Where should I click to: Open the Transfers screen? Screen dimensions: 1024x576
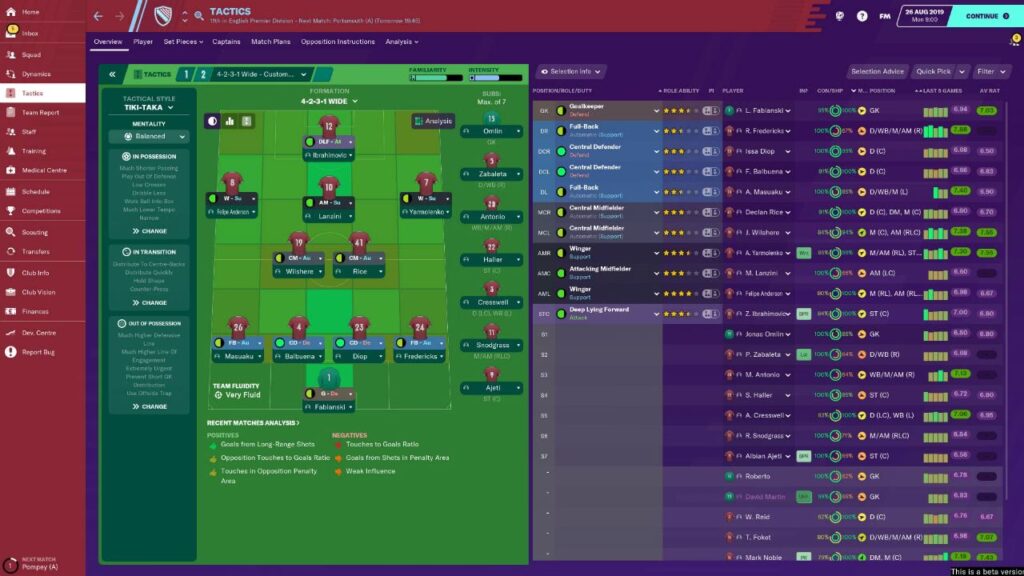click(35, 251)
